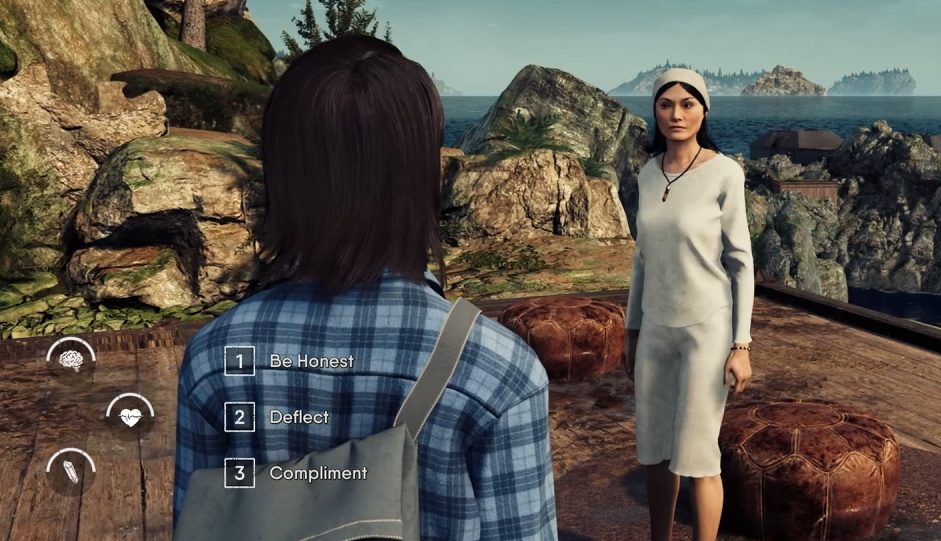941x541 pixels.
Task: Pick the Compliment response
Action: [x=317, y=473]
